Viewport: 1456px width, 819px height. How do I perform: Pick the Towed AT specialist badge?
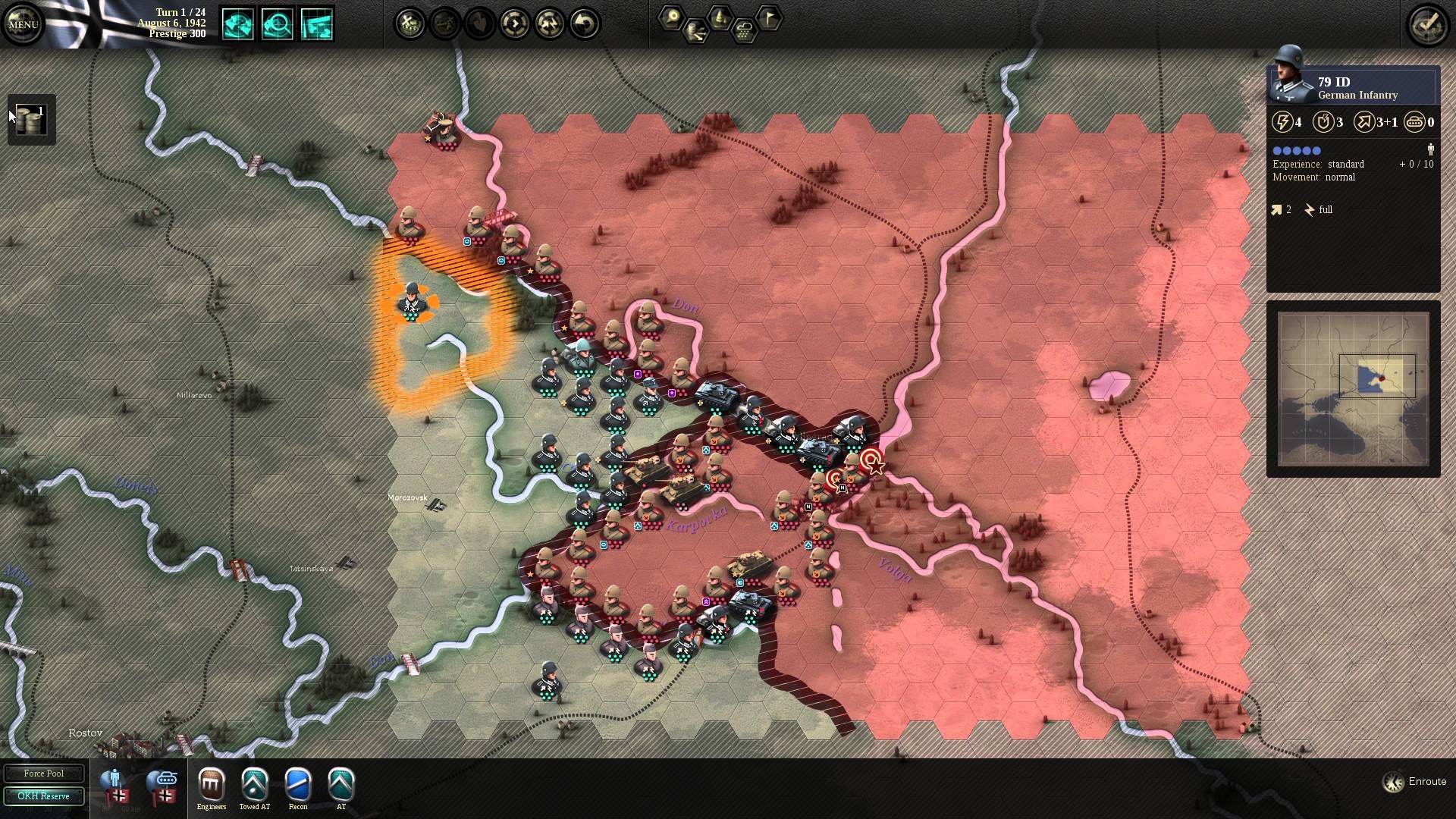(255, 785)
